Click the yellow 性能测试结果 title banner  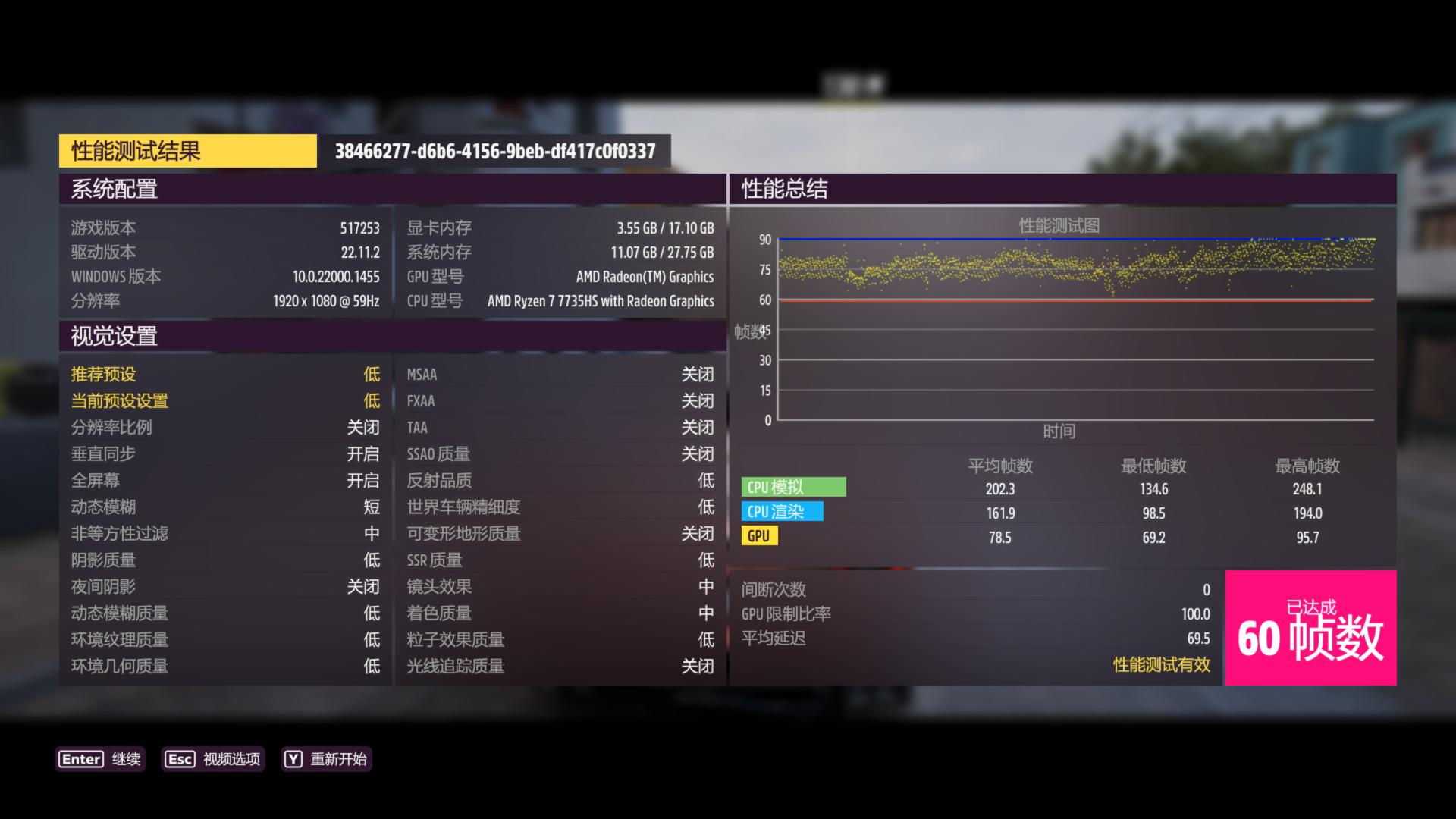point(188,151)
